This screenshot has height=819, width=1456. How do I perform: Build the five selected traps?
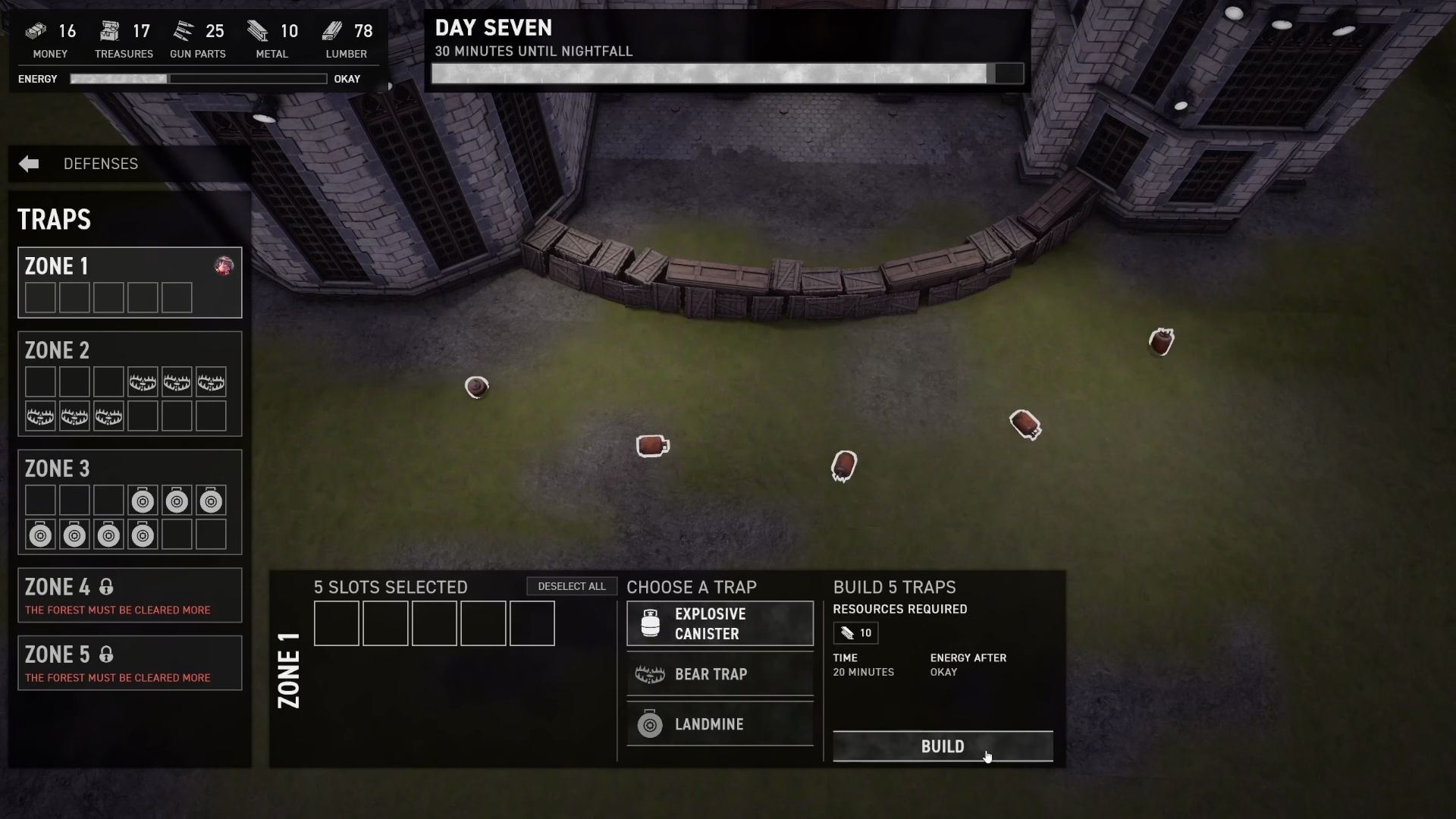tap(942, 746)
